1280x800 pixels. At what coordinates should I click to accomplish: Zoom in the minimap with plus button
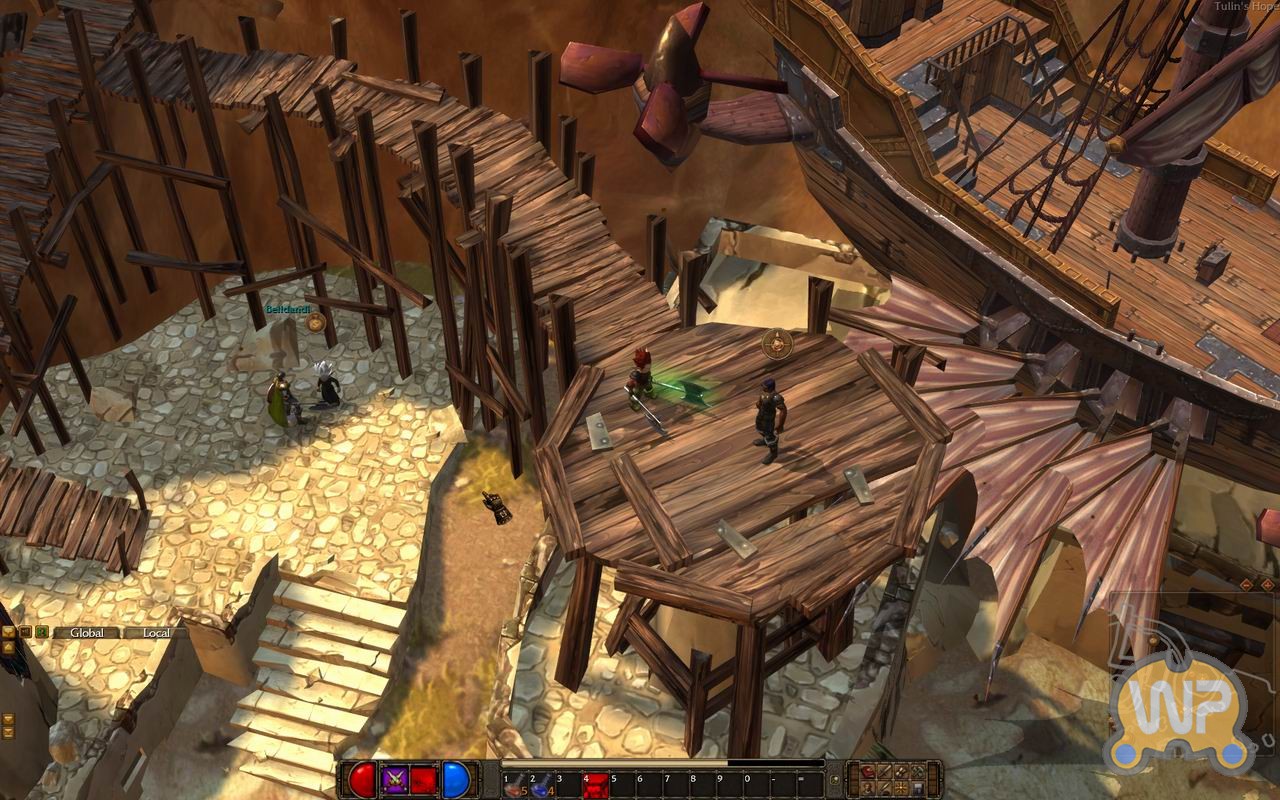(1267, 584)
